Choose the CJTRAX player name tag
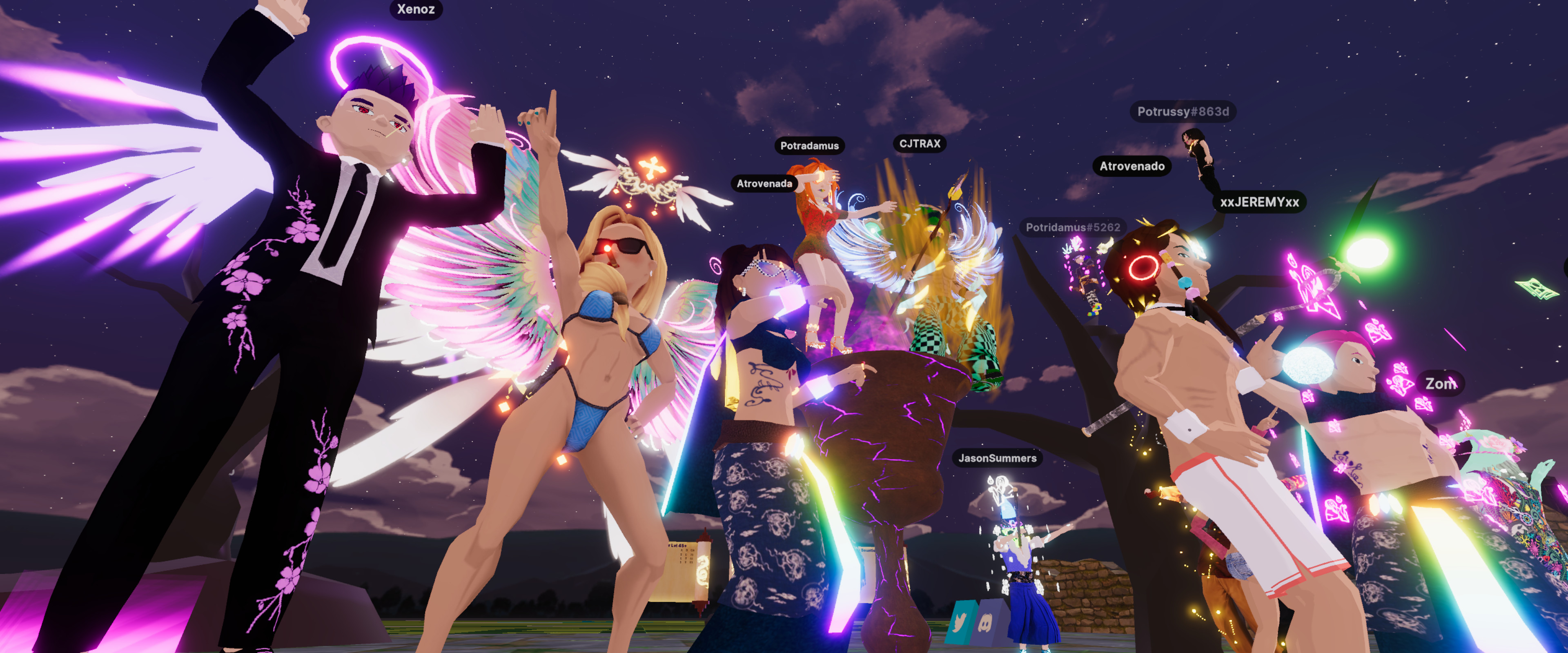1568x653 pixels. point(920,144)
